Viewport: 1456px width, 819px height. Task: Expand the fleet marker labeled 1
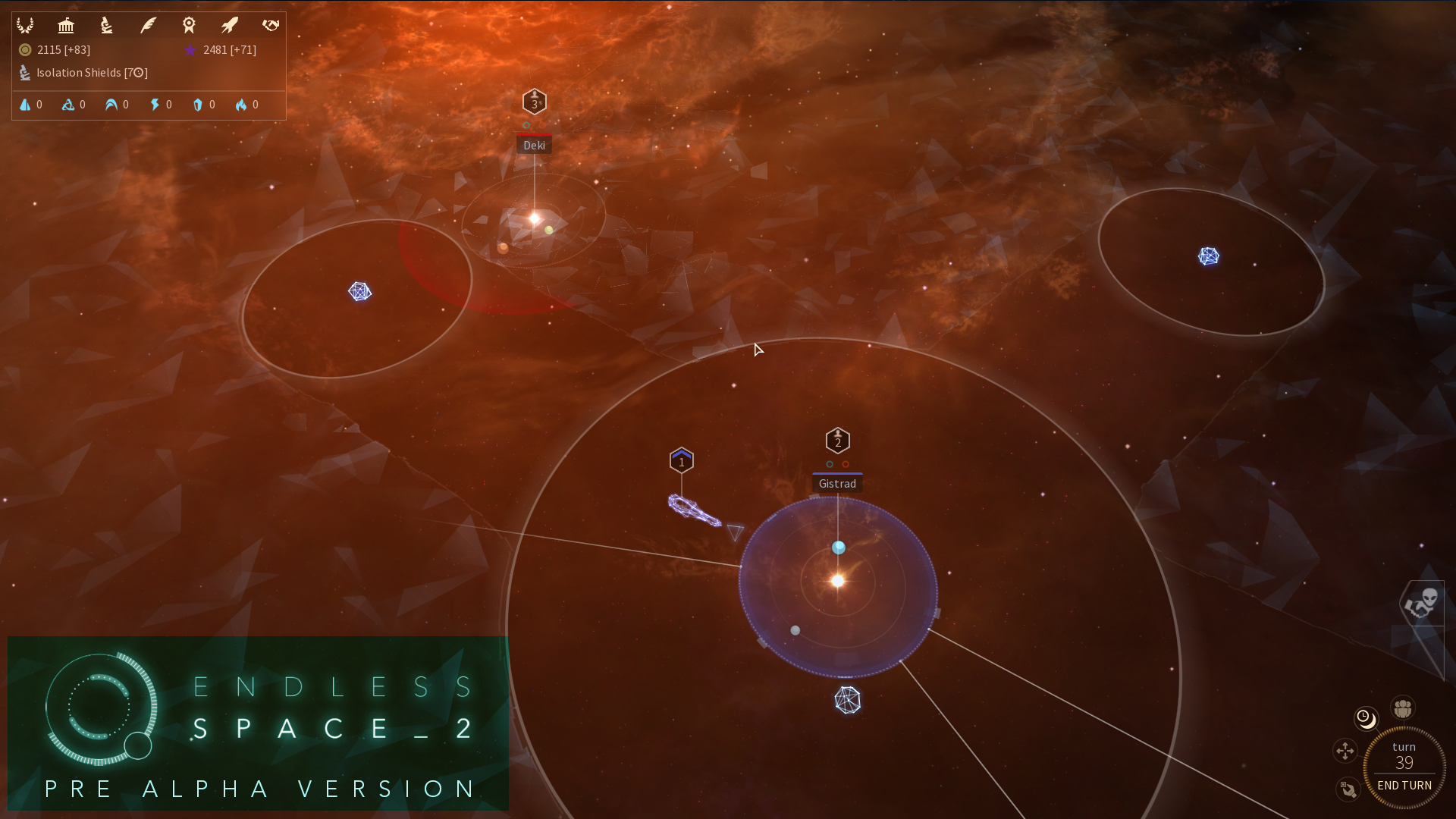click(681, 460)
